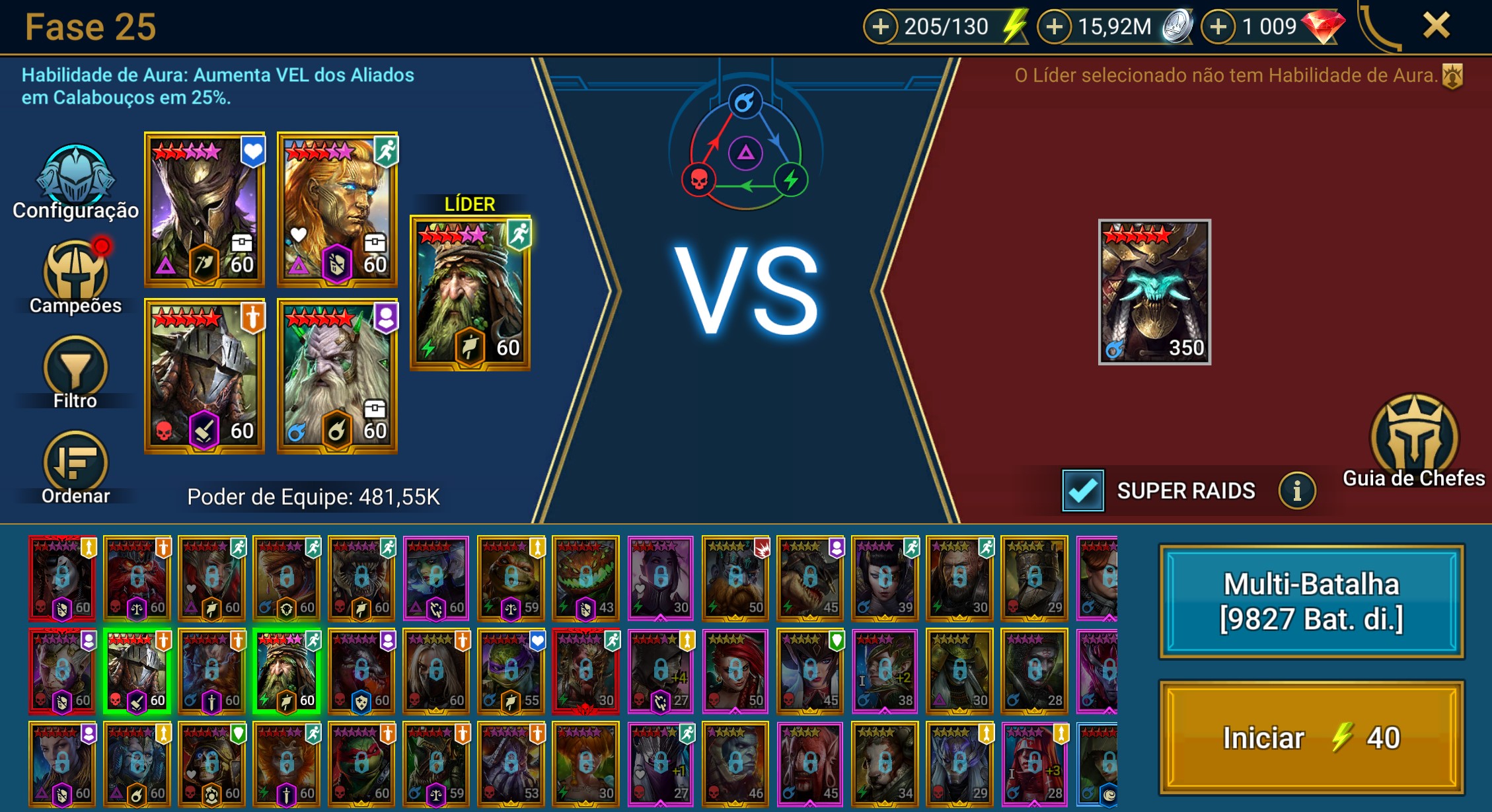Image resolution: width=1492 pixels, height=812 pixels.
Task: Open the Multi-Batalha option
Action: [x=1311, y=601]
